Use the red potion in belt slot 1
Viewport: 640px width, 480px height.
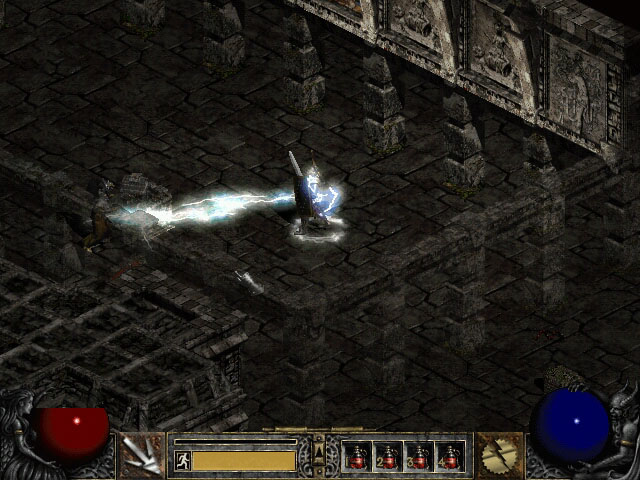point(357,456)
